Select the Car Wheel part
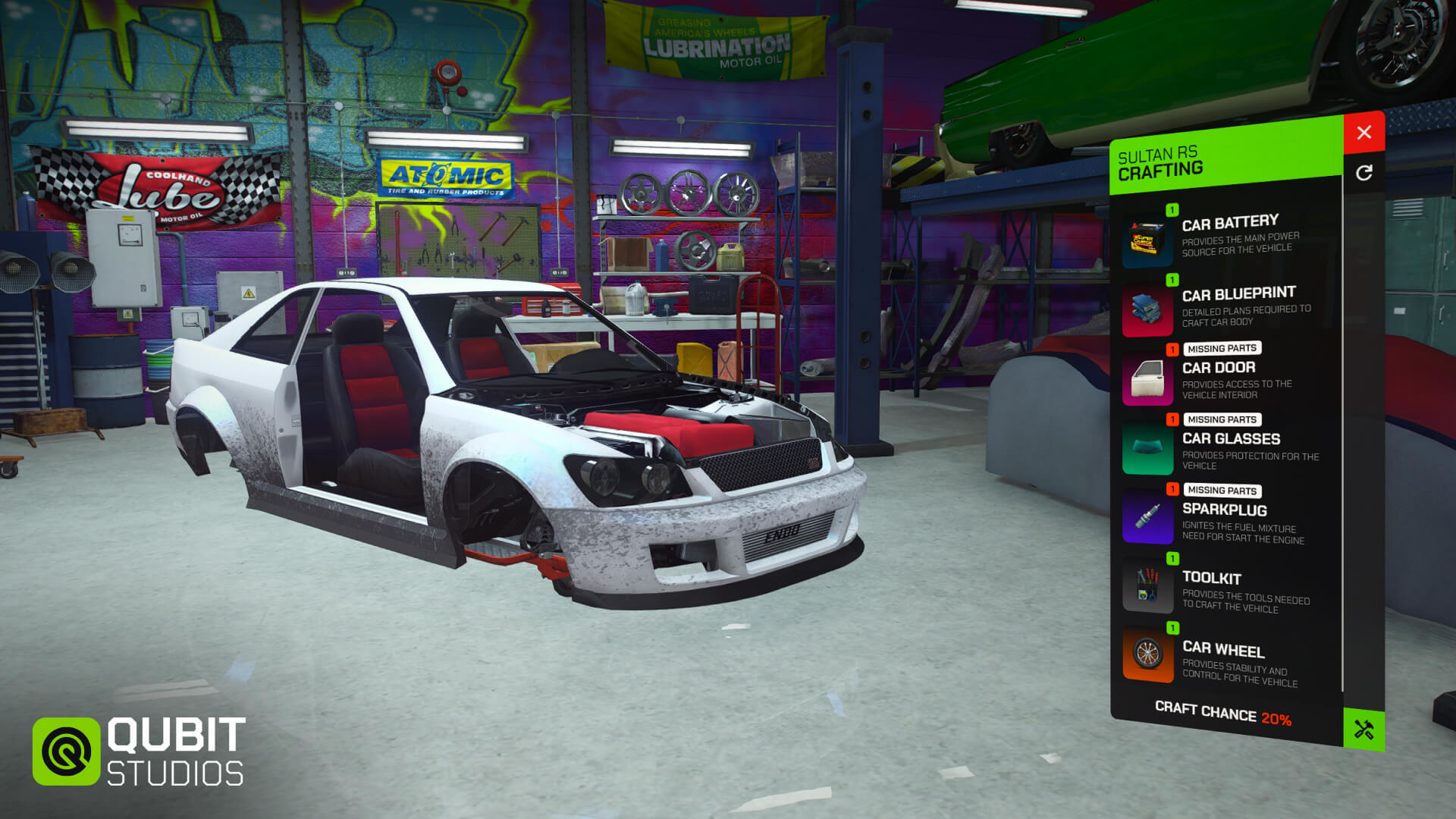Screen dimensions: 1456x819 click(1227, 658)
